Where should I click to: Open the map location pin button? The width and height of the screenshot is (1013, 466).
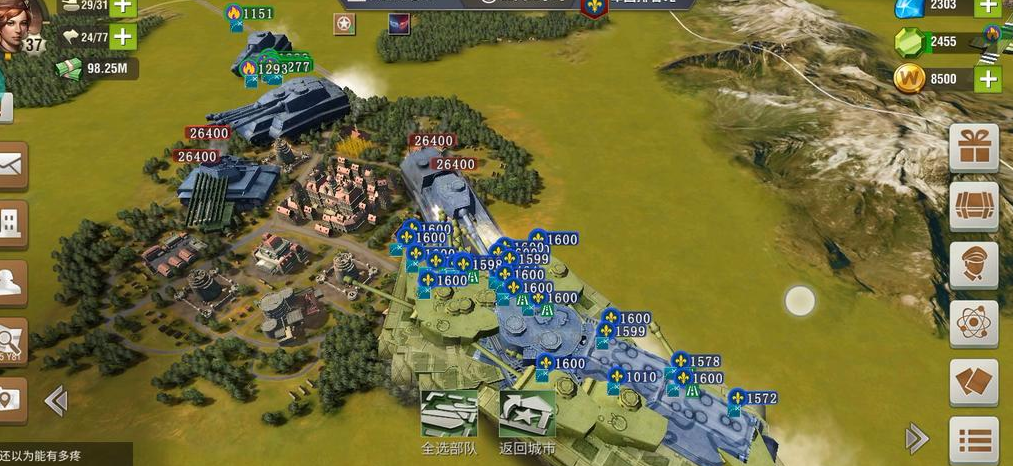pyautogui.click(x=11, y=399)
